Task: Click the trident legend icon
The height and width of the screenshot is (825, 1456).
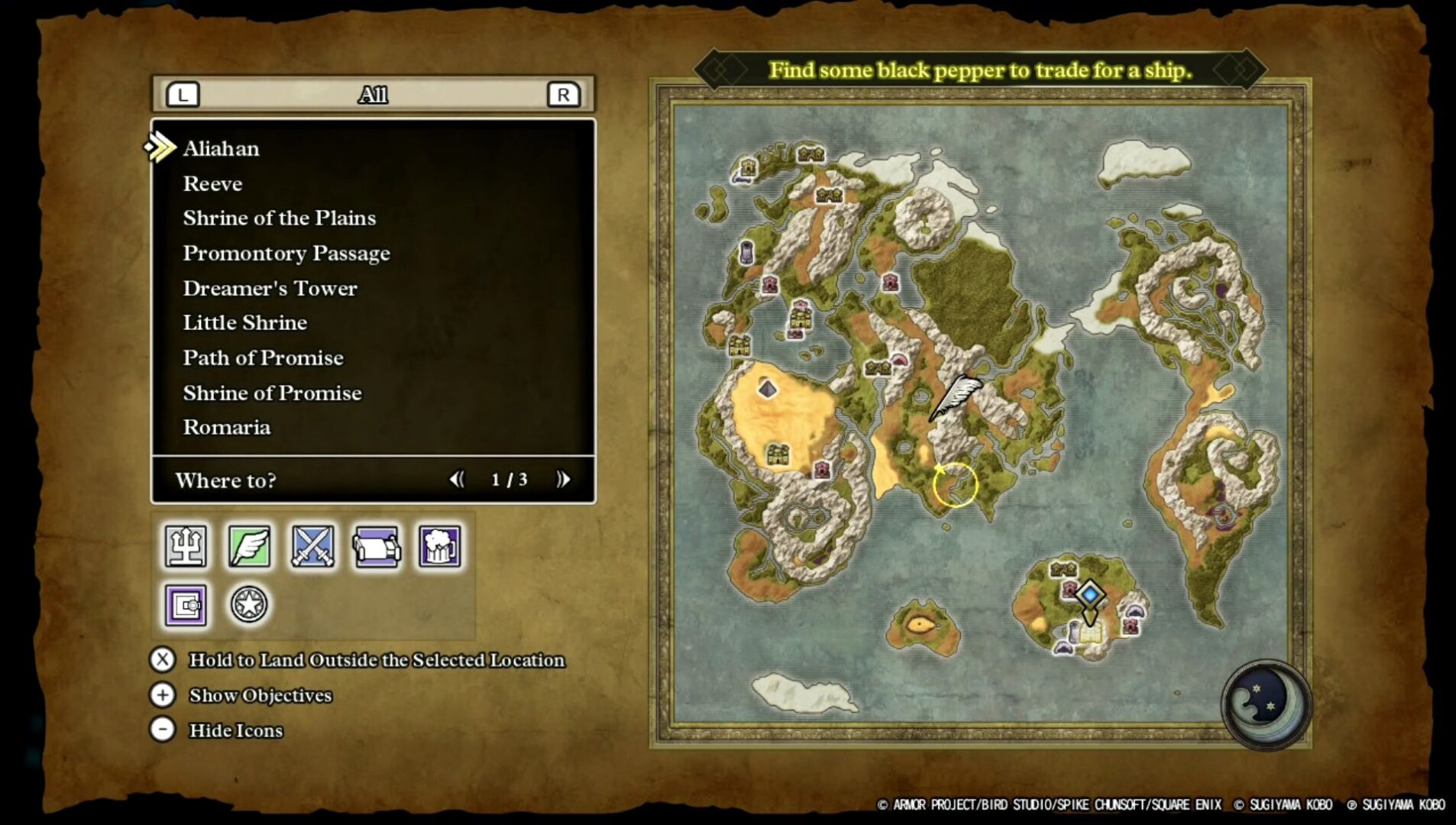Action: click(186, 545)
